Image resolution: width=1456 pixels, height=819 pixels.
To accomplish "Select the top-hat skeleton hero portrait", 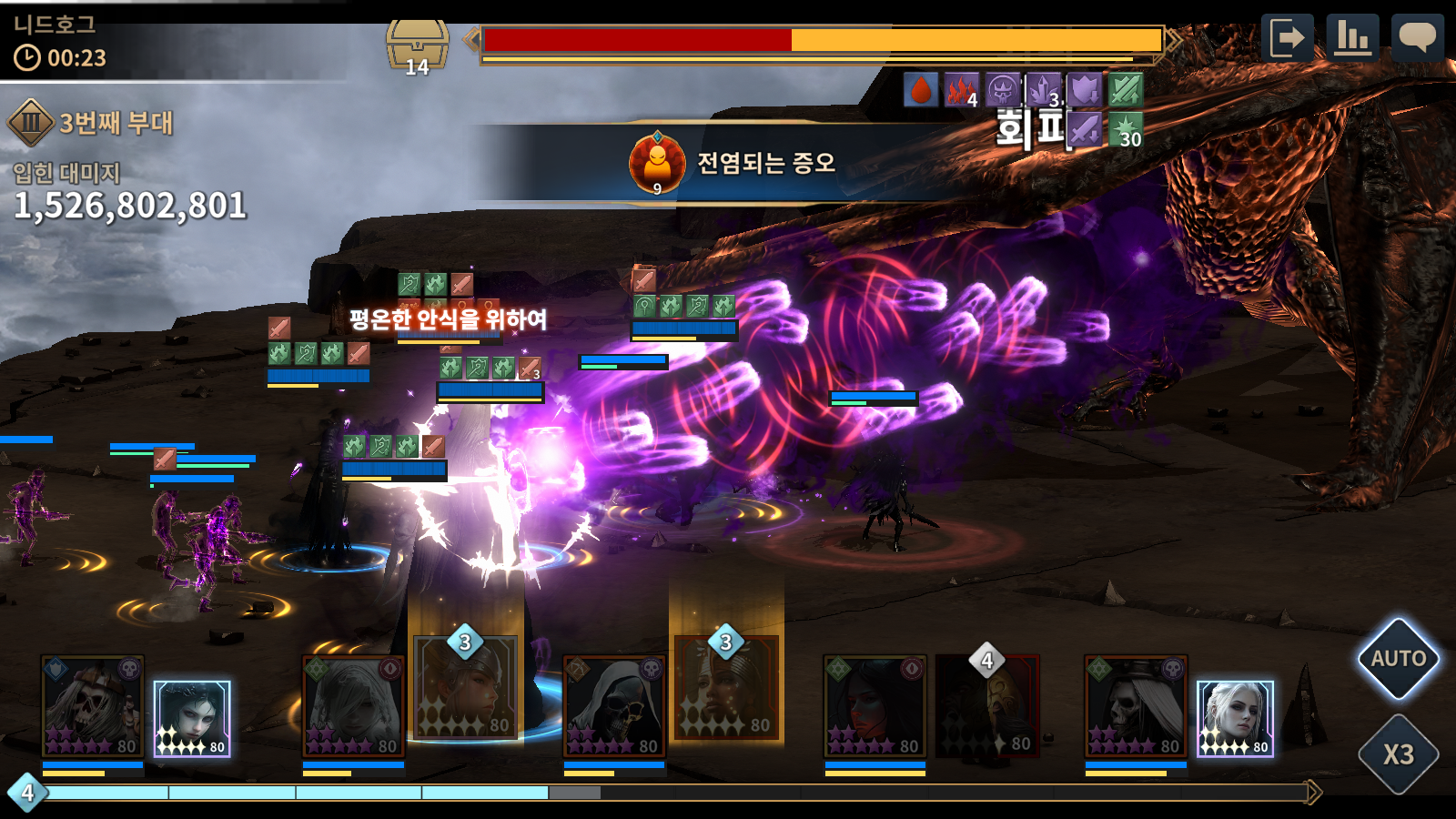I will click(x=1136, y=707).
